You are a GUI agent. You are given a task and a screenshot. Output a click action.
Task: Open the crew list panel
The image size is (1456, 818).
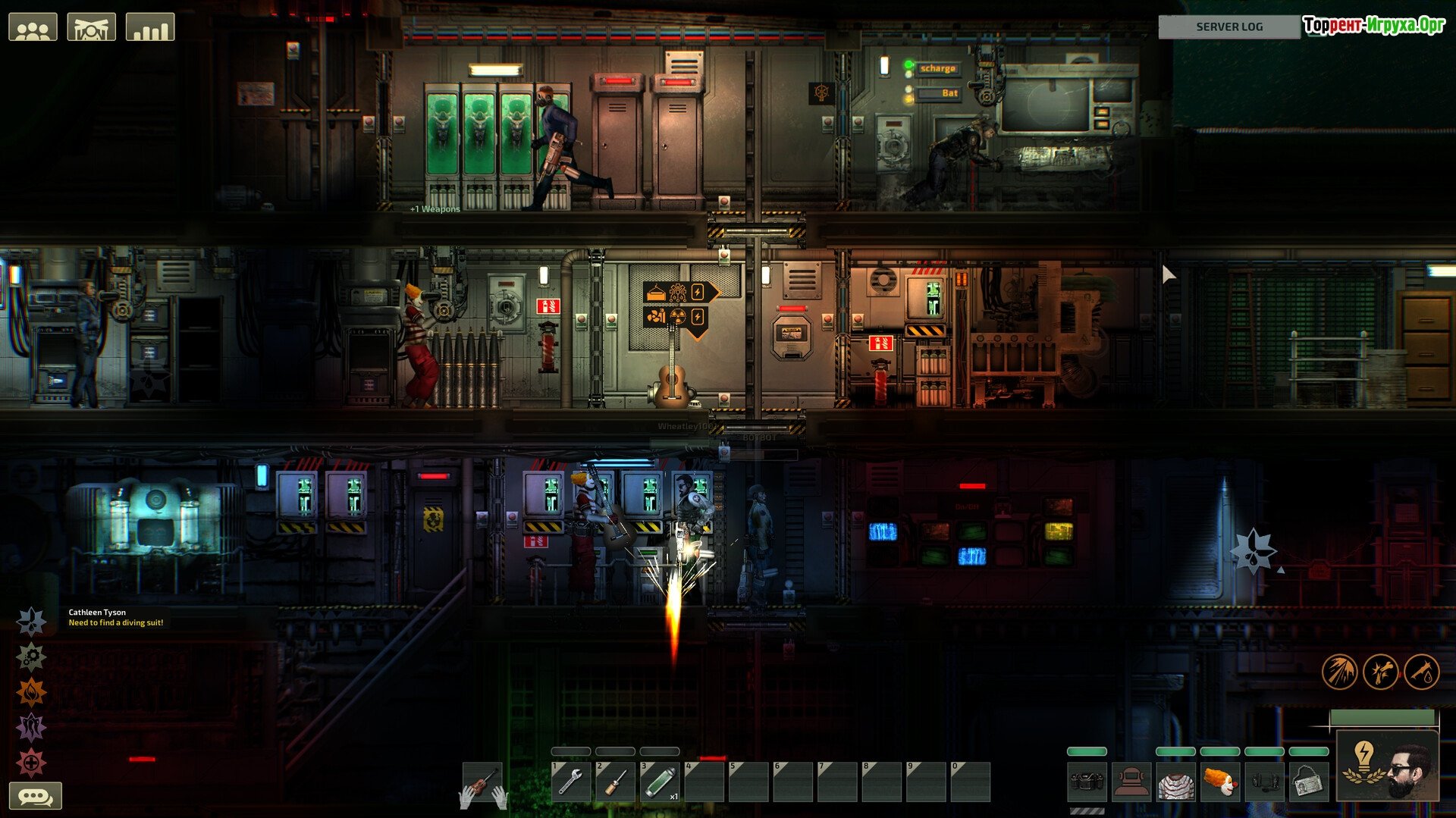(33, 28)
